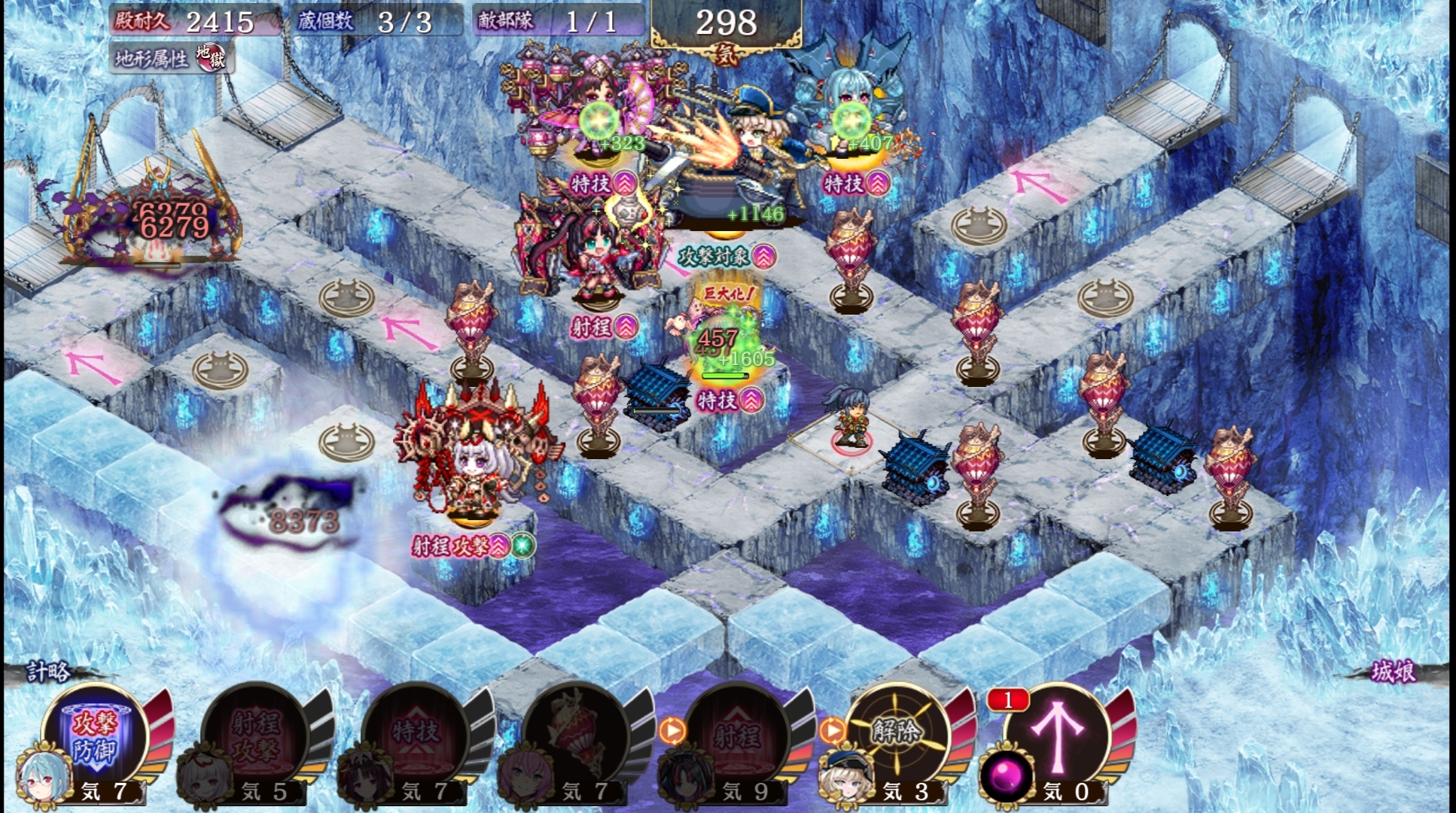Switch to the 城娘 panel
1456x813 pixels.
[1392, 671]
